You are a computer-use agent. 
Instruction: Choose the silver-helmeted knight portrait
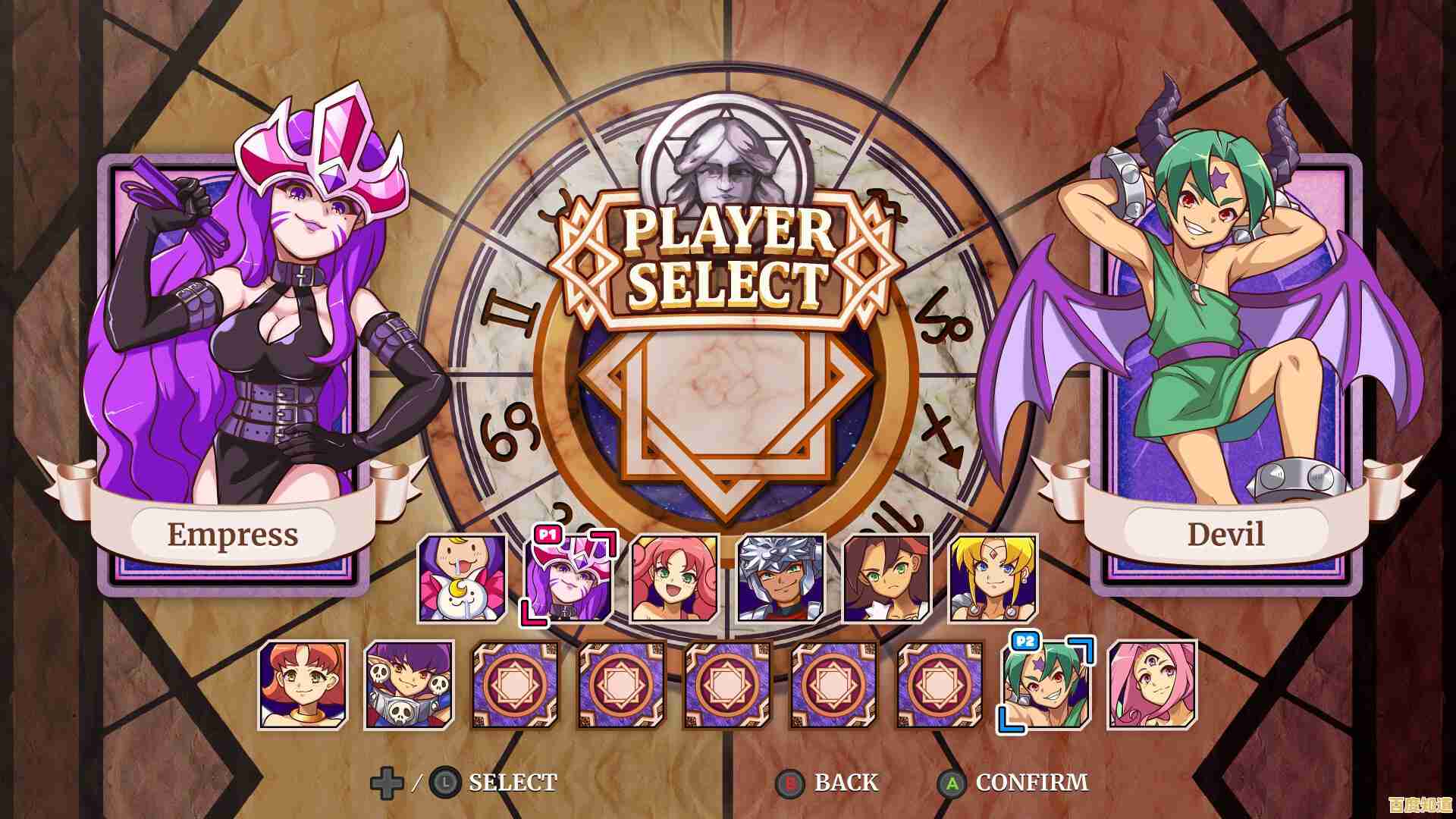(x=781, y=579)
